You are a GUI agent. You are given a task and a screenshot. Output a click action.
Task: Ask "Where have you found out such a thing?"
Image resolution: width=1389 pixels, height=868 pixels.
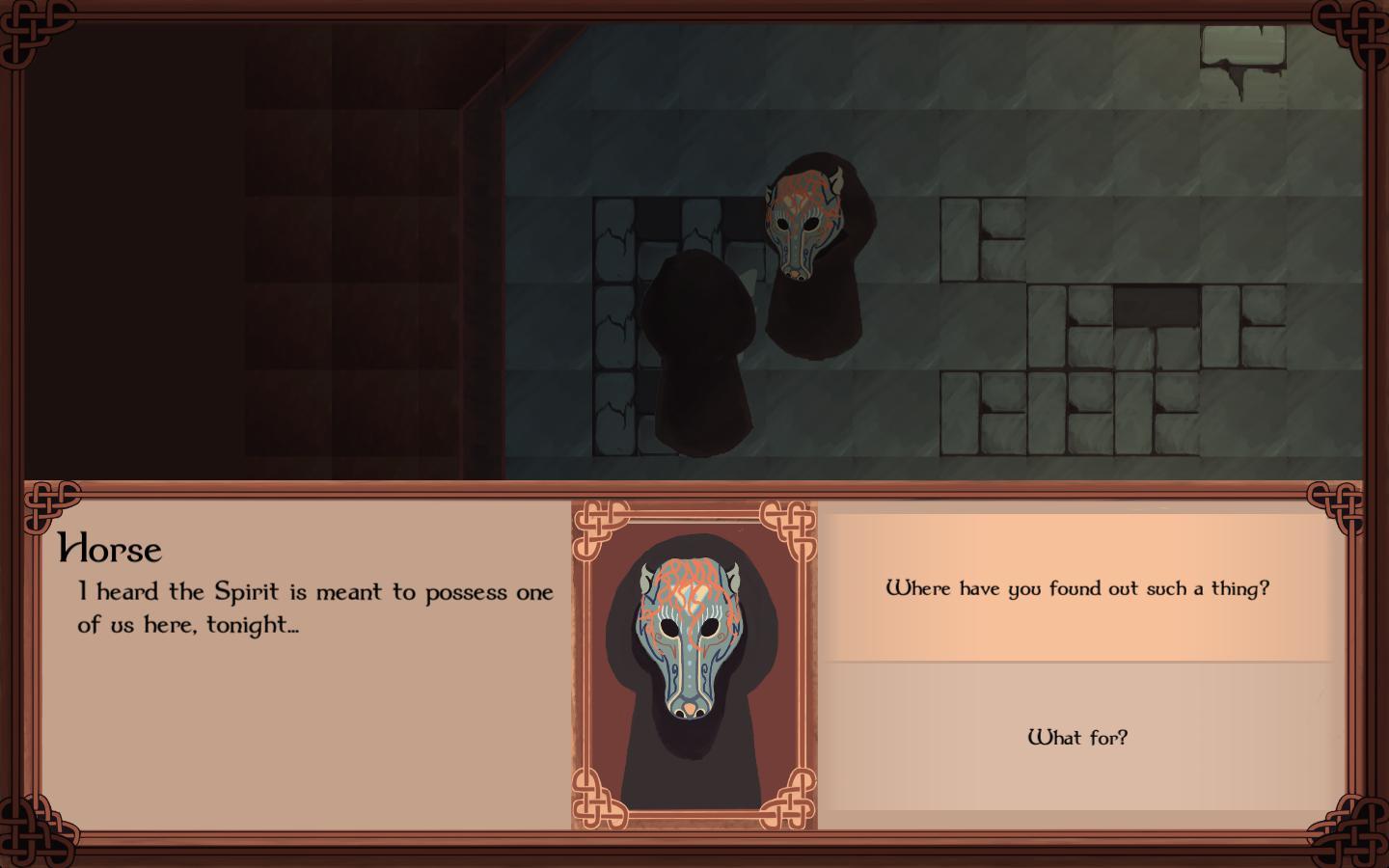click(1077, 588)
